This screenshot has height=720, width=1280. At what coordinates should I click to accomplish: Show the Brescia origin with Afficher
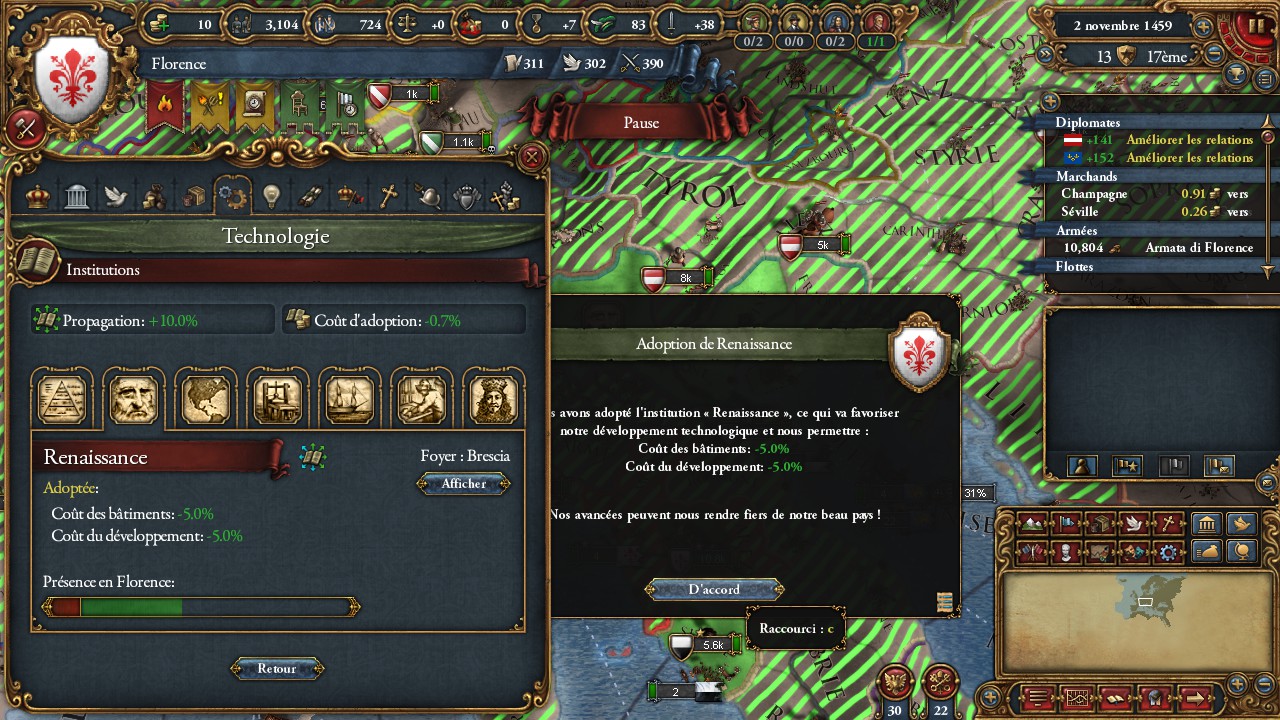(x=464, y=484)
